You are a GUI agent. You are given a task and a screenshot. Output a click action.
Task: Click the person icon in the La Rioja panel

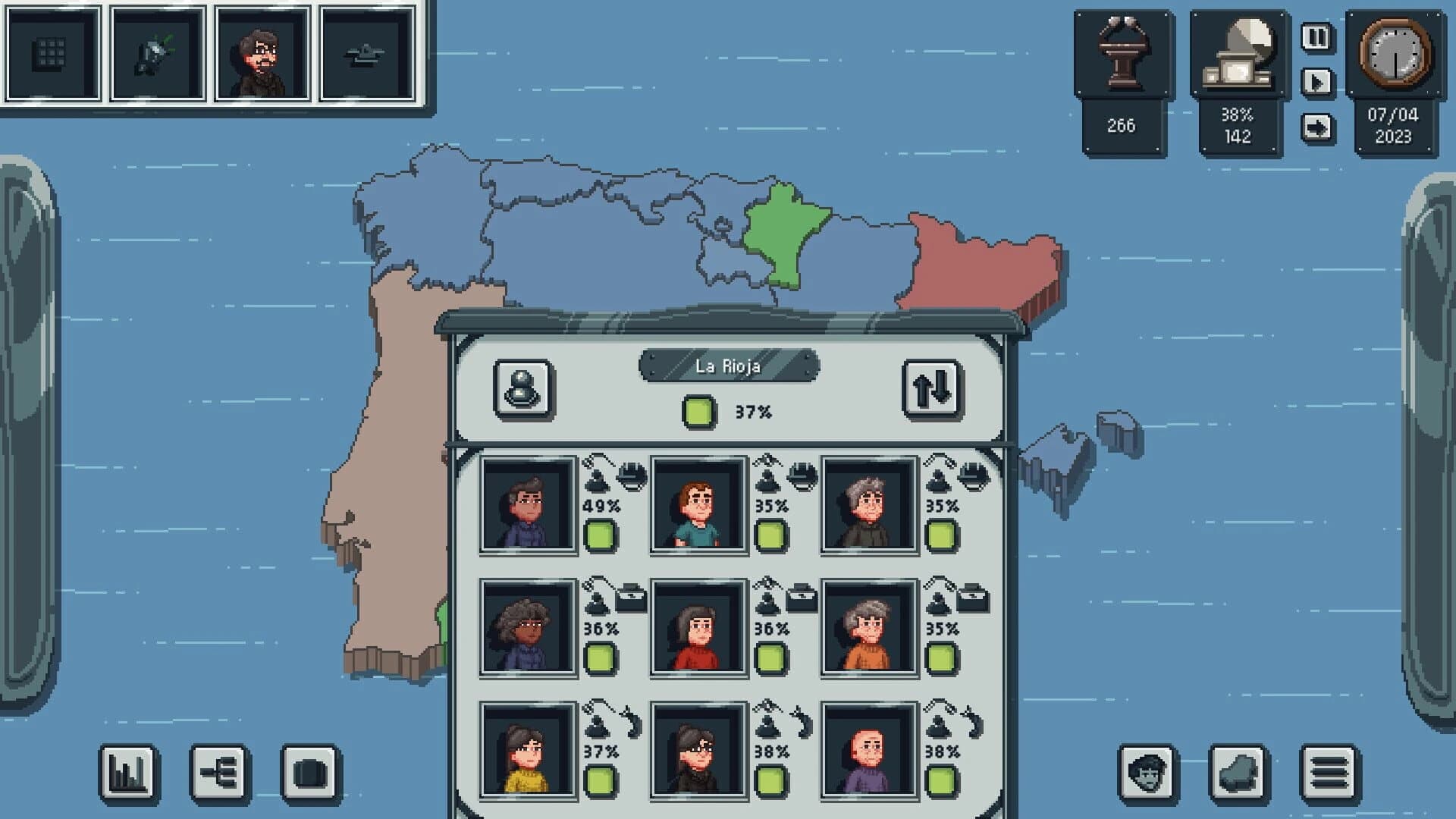tap(524, 387)
